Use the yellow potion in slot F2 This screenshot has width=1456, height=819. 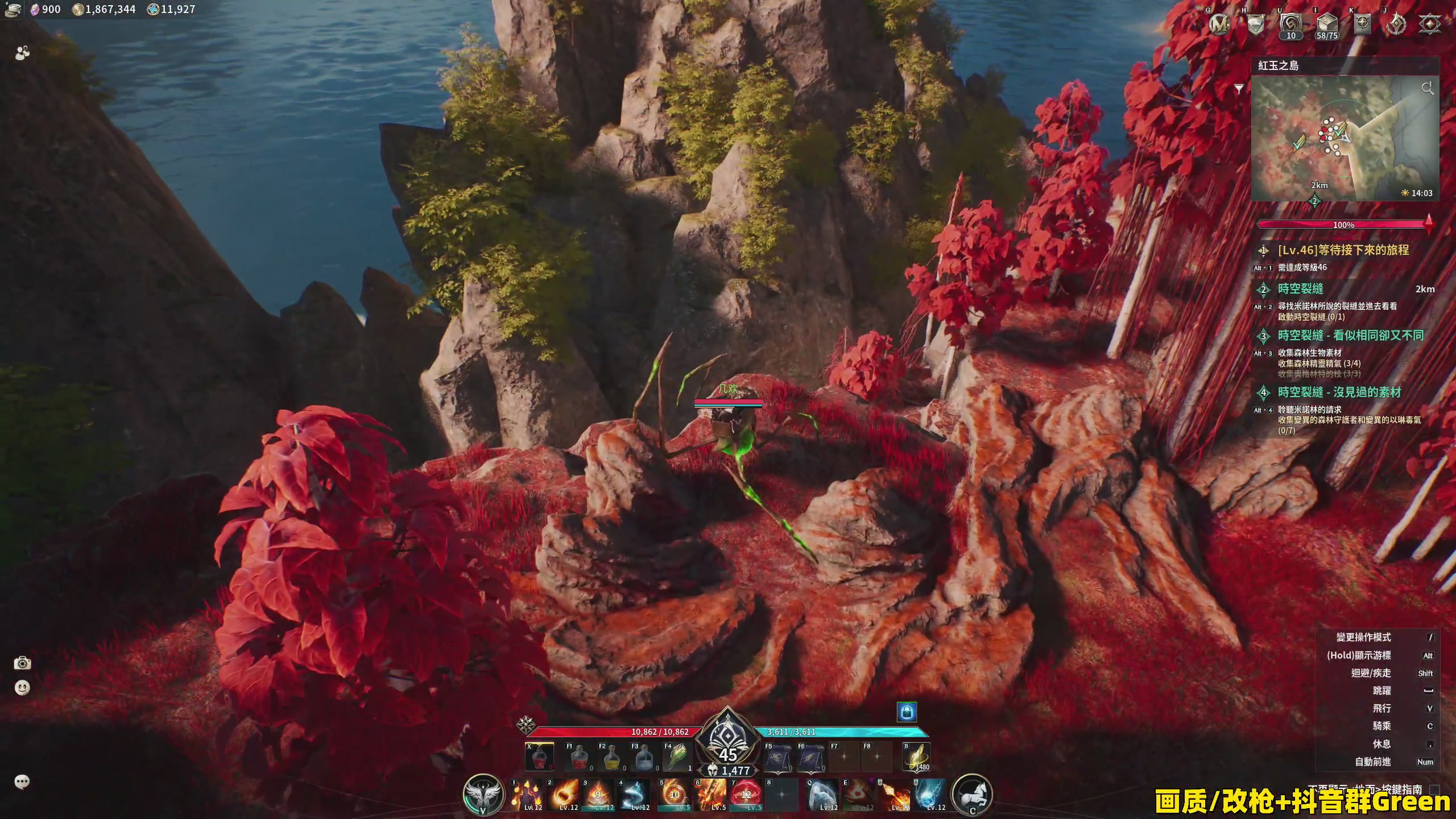pyautogui.click(x=611, y=758)
